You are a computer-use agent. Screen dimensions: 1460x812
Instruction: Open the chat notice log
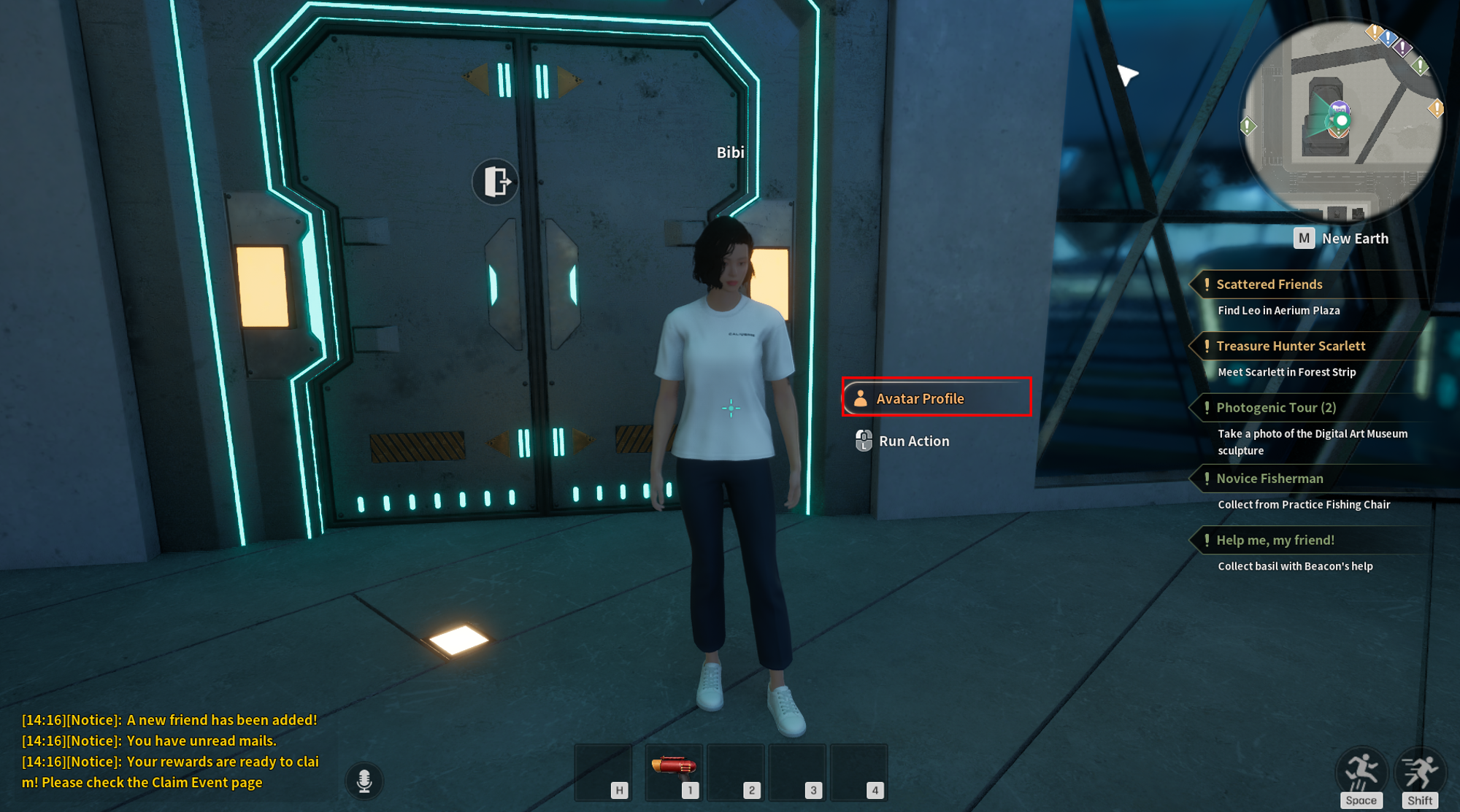(171, 751)
